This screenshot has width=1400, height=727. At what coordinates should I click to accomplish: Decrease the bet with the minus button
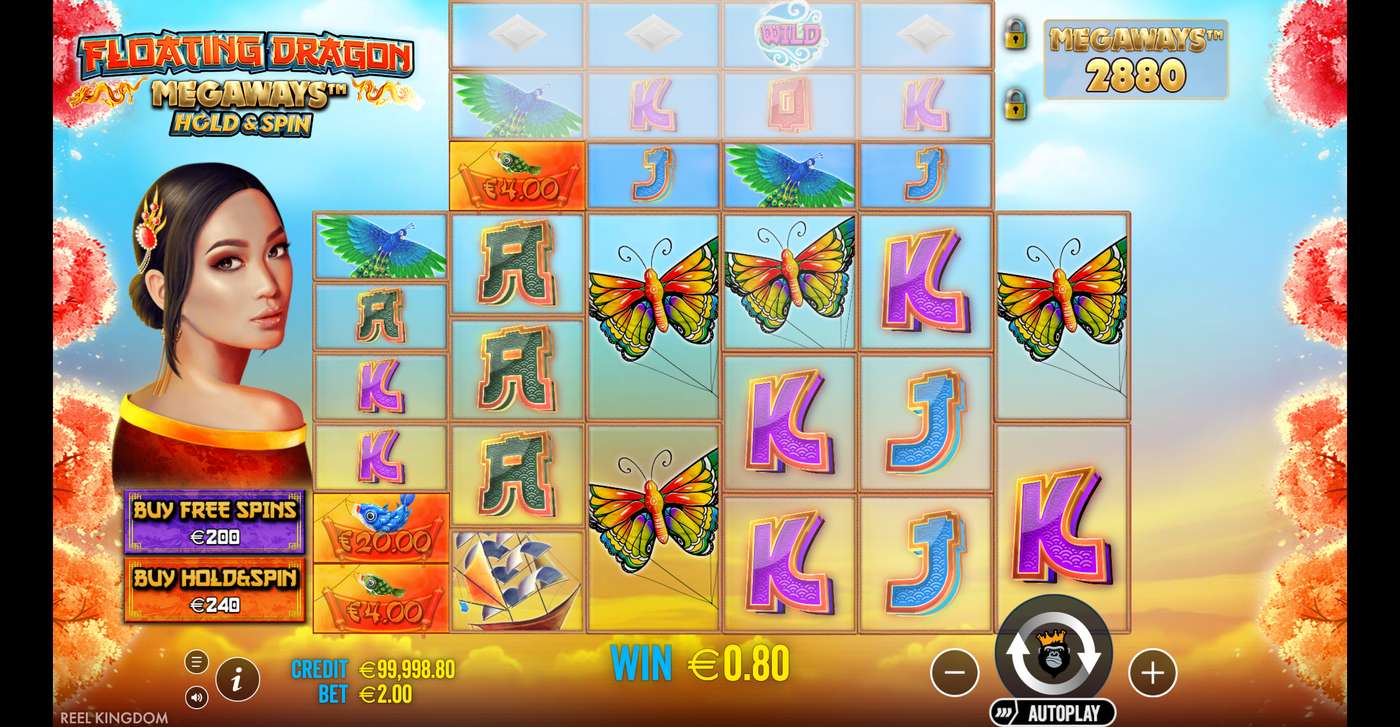[955, 674]
